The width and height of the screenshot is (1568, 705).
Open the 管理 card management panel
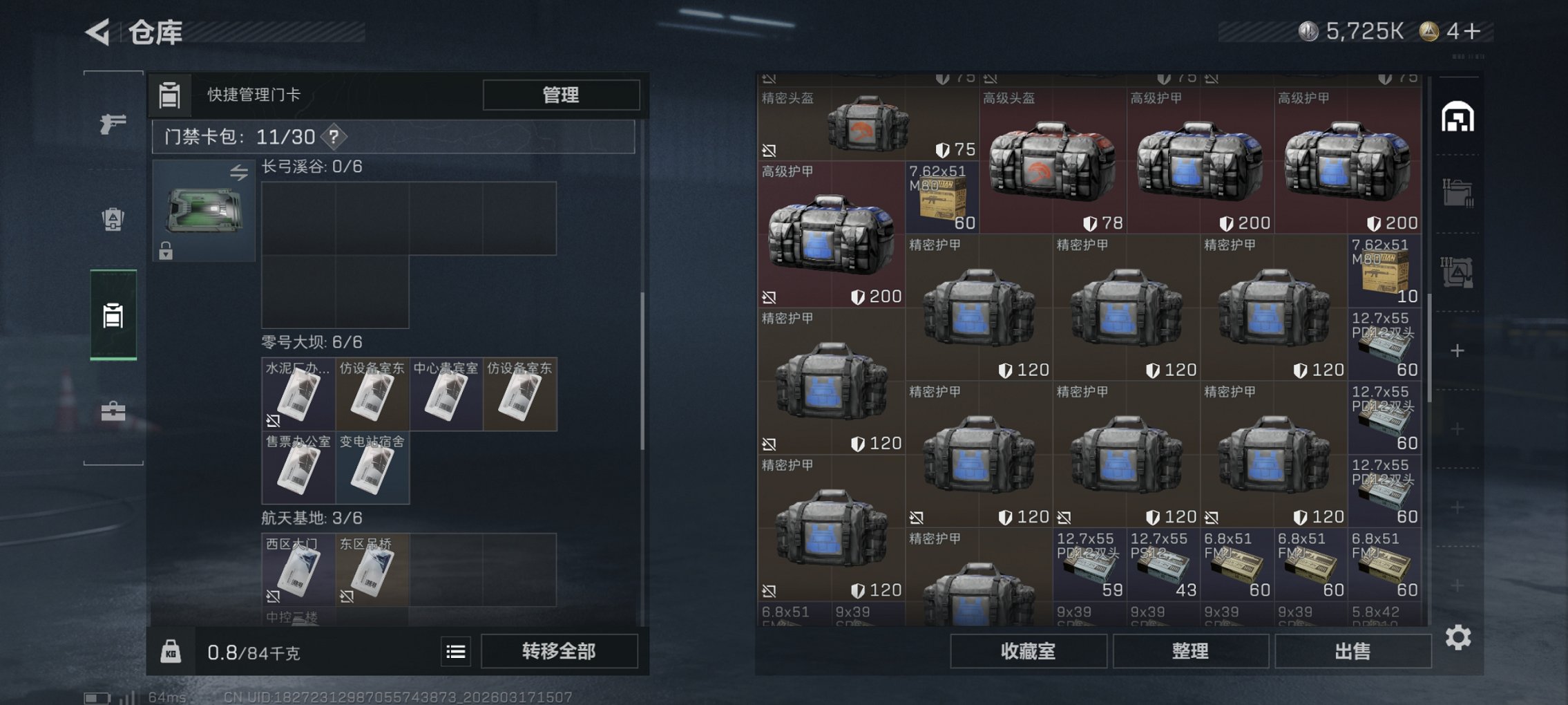tap(560, 95)
